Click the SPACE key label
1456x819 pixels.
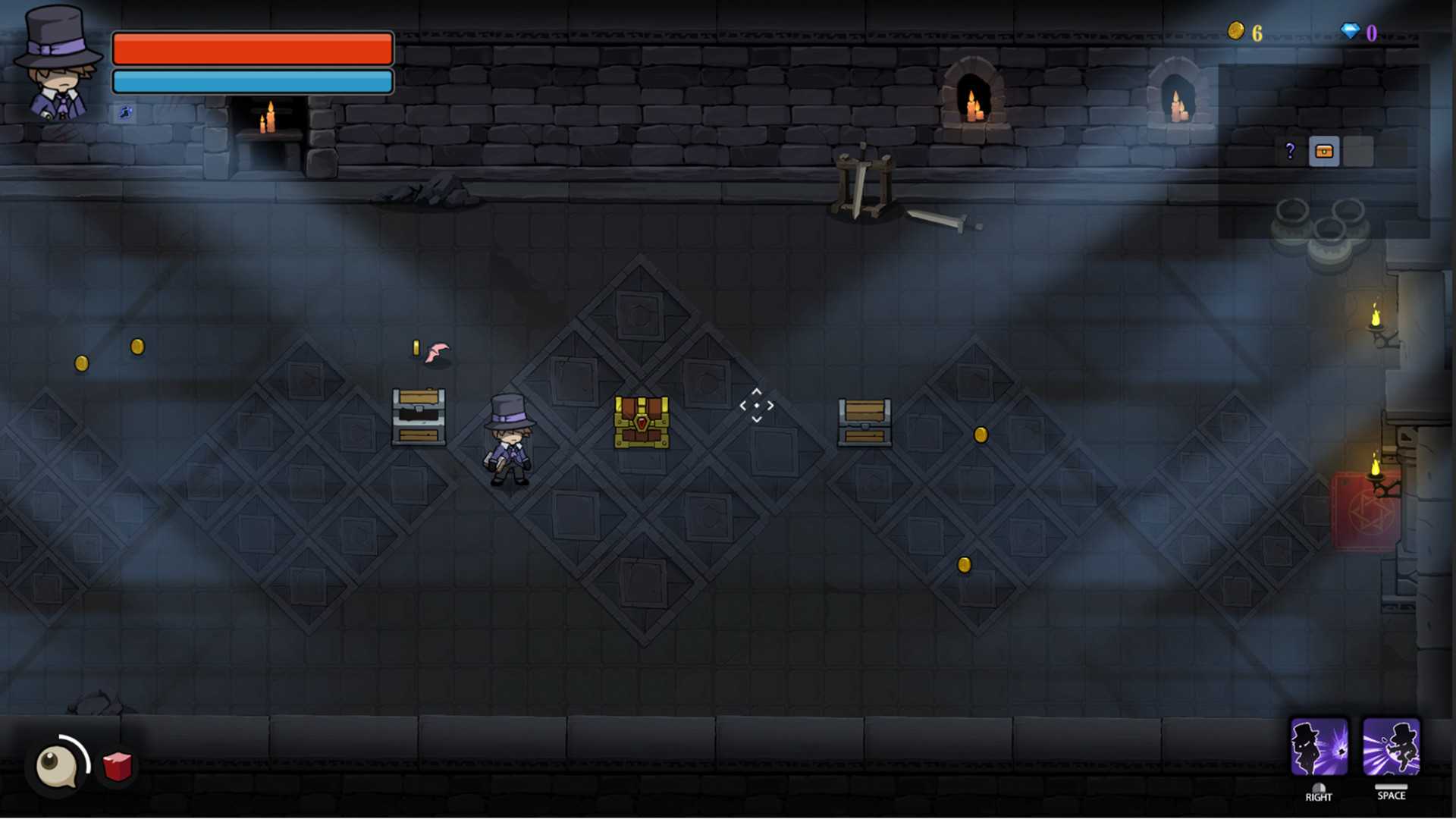(1393, 797)
